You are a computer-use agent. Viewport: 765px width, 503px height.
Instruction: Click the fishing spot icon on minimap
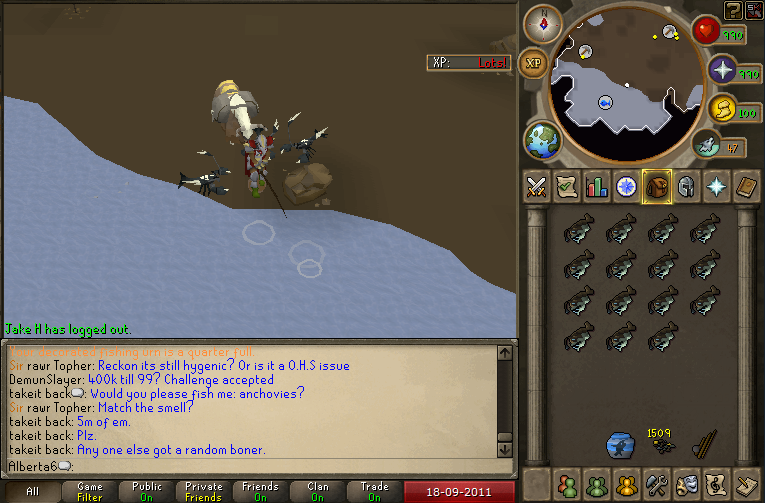coord(606,102)
